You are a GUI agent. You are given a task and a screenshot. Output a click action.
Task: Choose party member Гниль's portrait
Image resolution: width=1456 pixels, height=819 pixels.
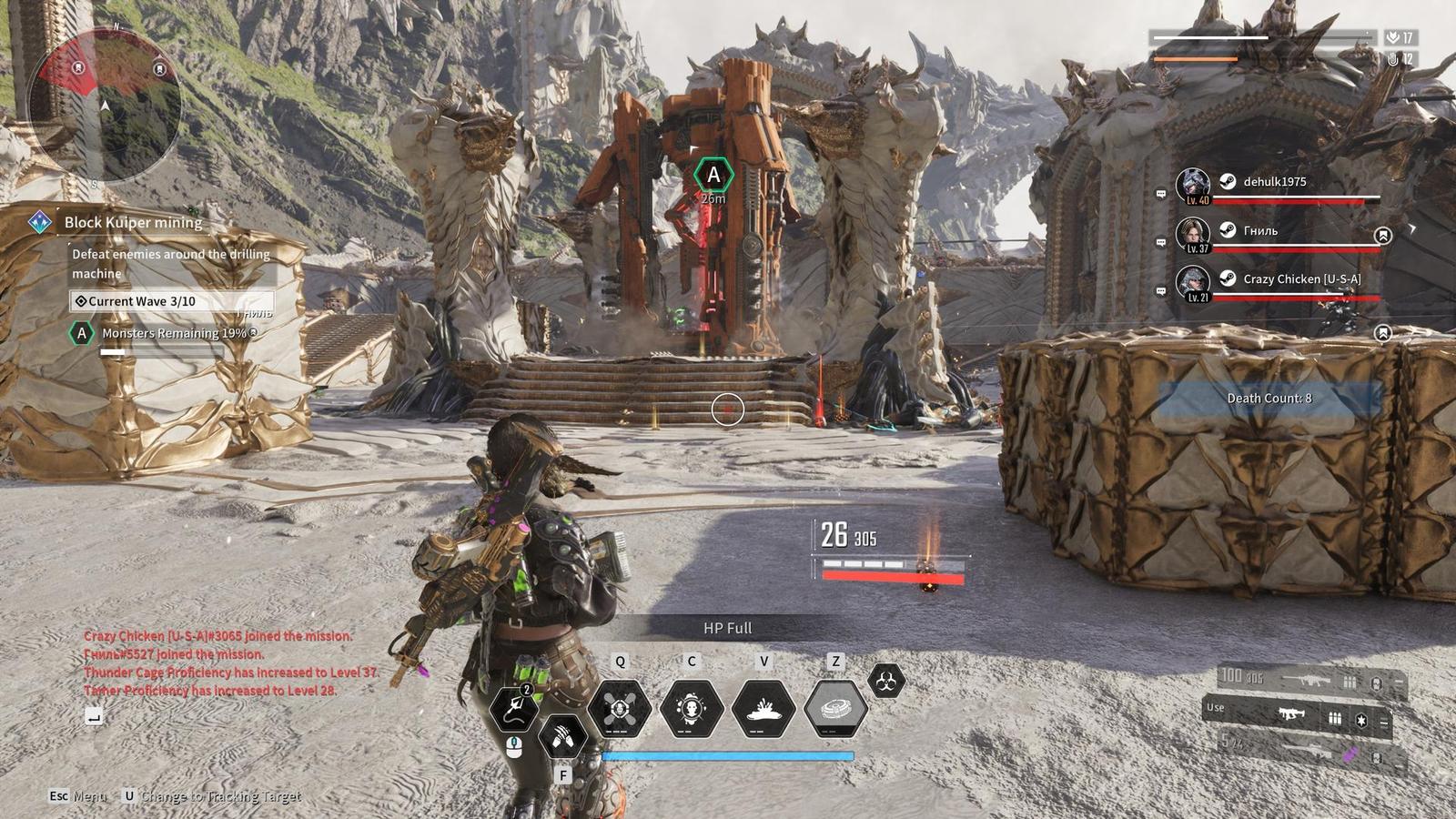pyautogui.click(x=1193, y=233)
